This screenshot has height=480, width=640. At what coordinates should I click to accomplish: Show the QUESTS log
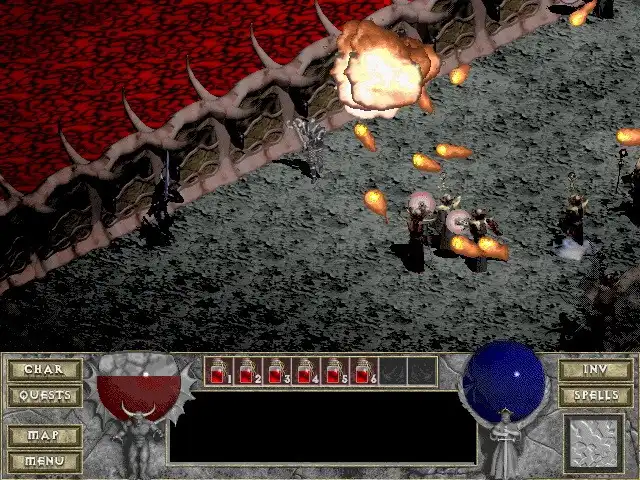pyautogui.click(x=44, y=395)
